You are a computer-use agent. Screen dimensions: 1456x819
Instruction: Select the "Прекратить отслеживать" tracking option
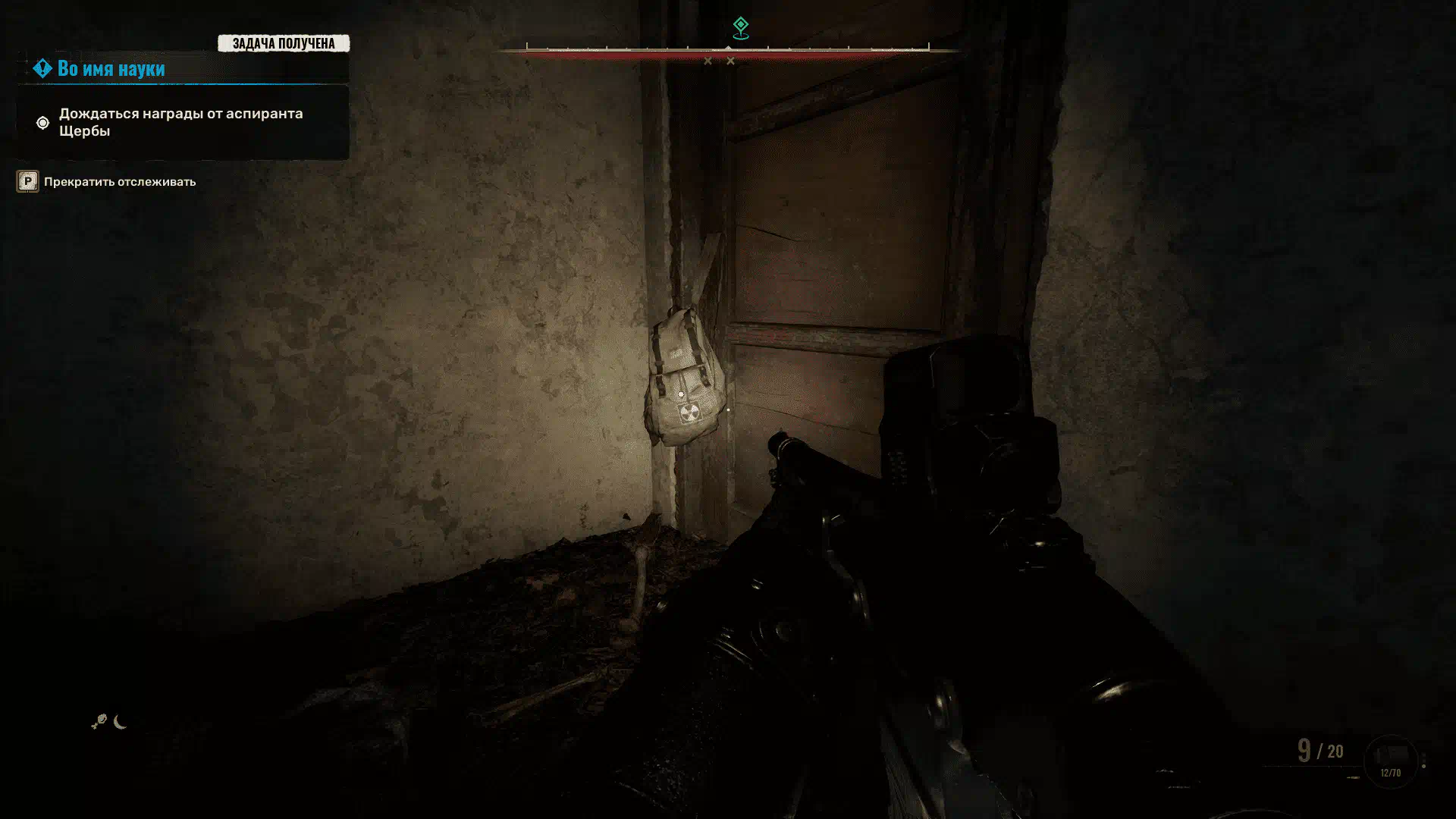(119, 182)
